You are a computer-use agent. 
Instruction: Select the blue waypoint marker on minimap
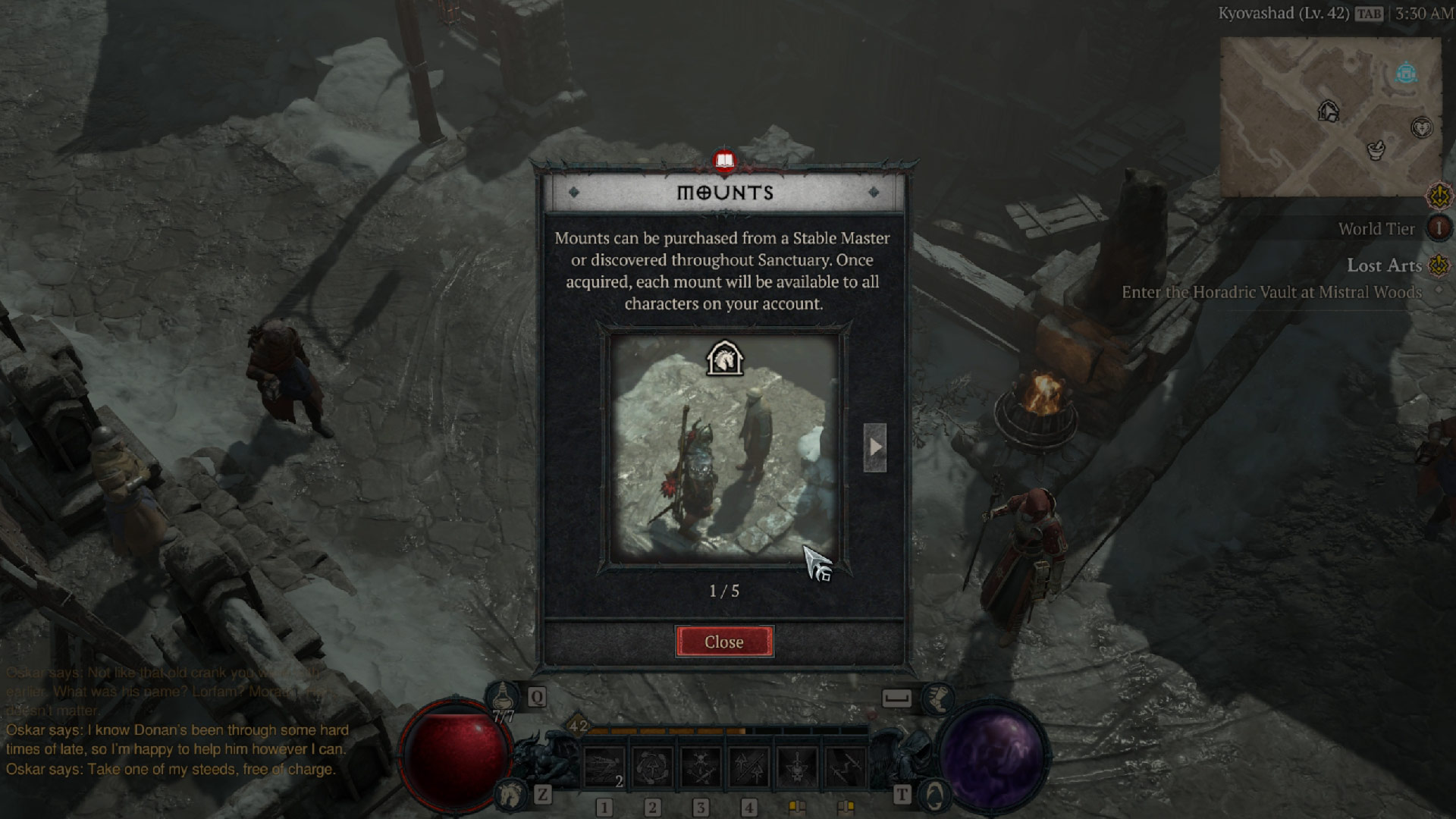coord(1407,74)
